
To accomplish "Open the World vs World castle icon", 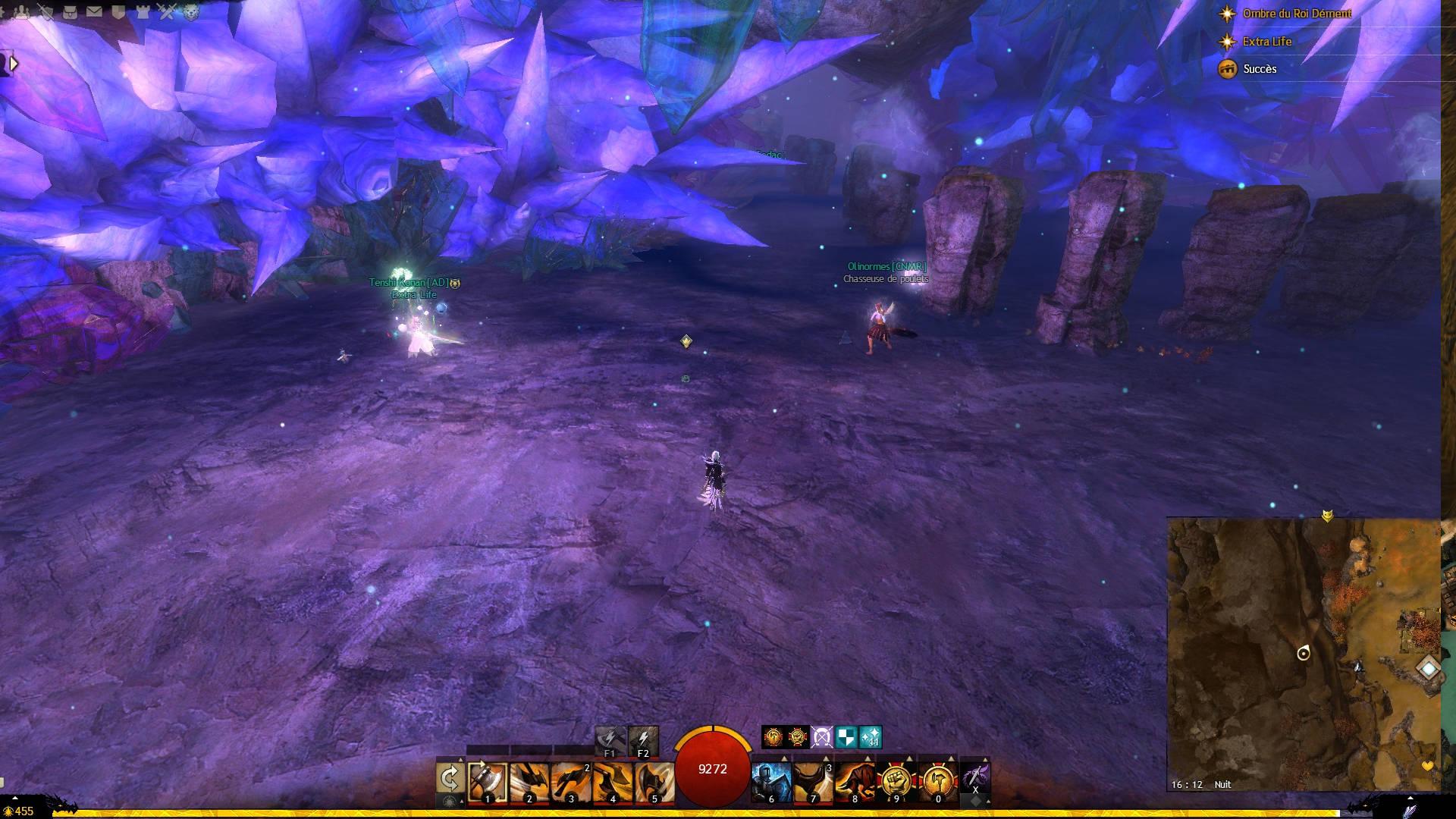I will click(143, 11).
